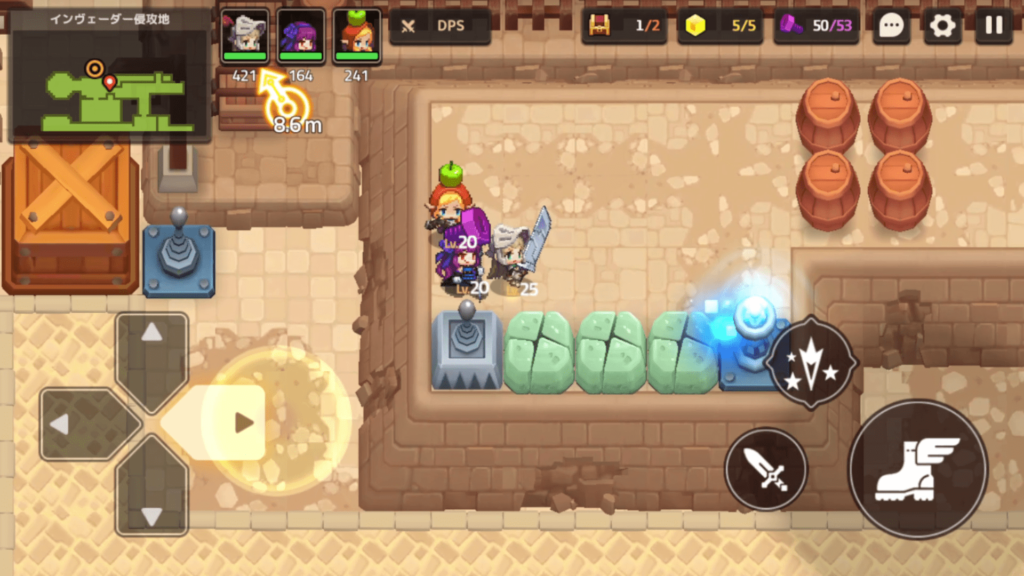The height and width of the screenshot is (576, 1024).
Task: Activate the starred chain skill button
Action: click(x=811, y=362)
